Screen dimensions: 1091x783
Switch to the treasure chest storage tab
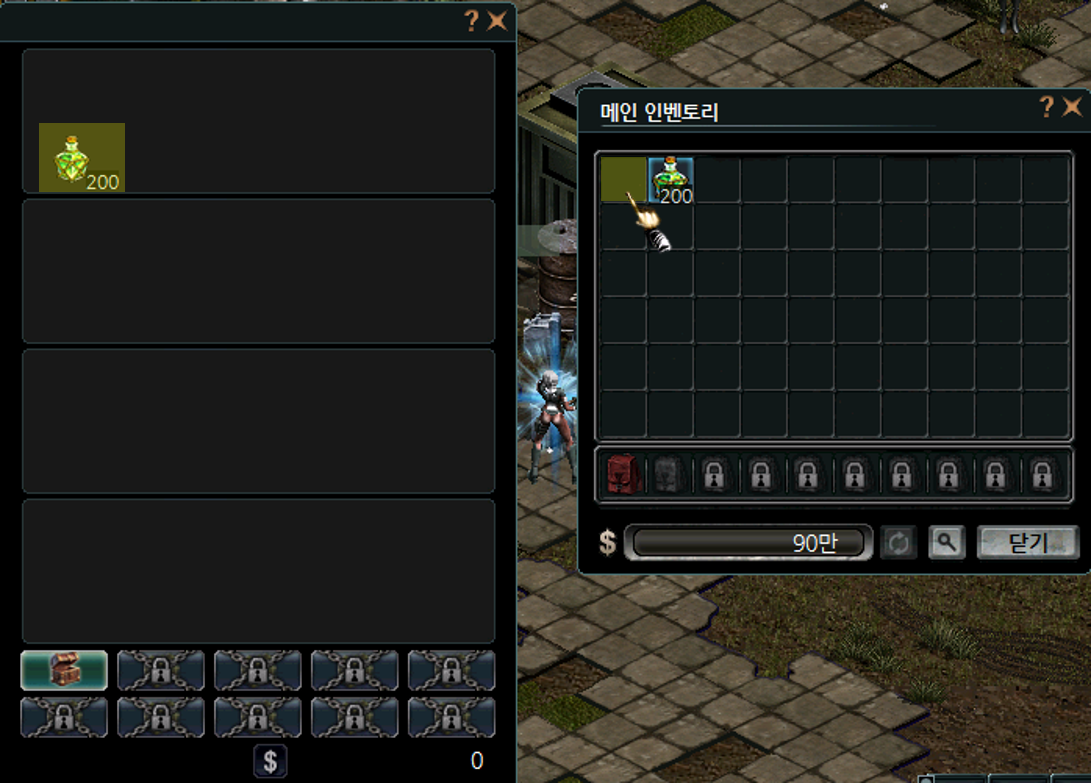pyautogui.click(x=64, y=670)
